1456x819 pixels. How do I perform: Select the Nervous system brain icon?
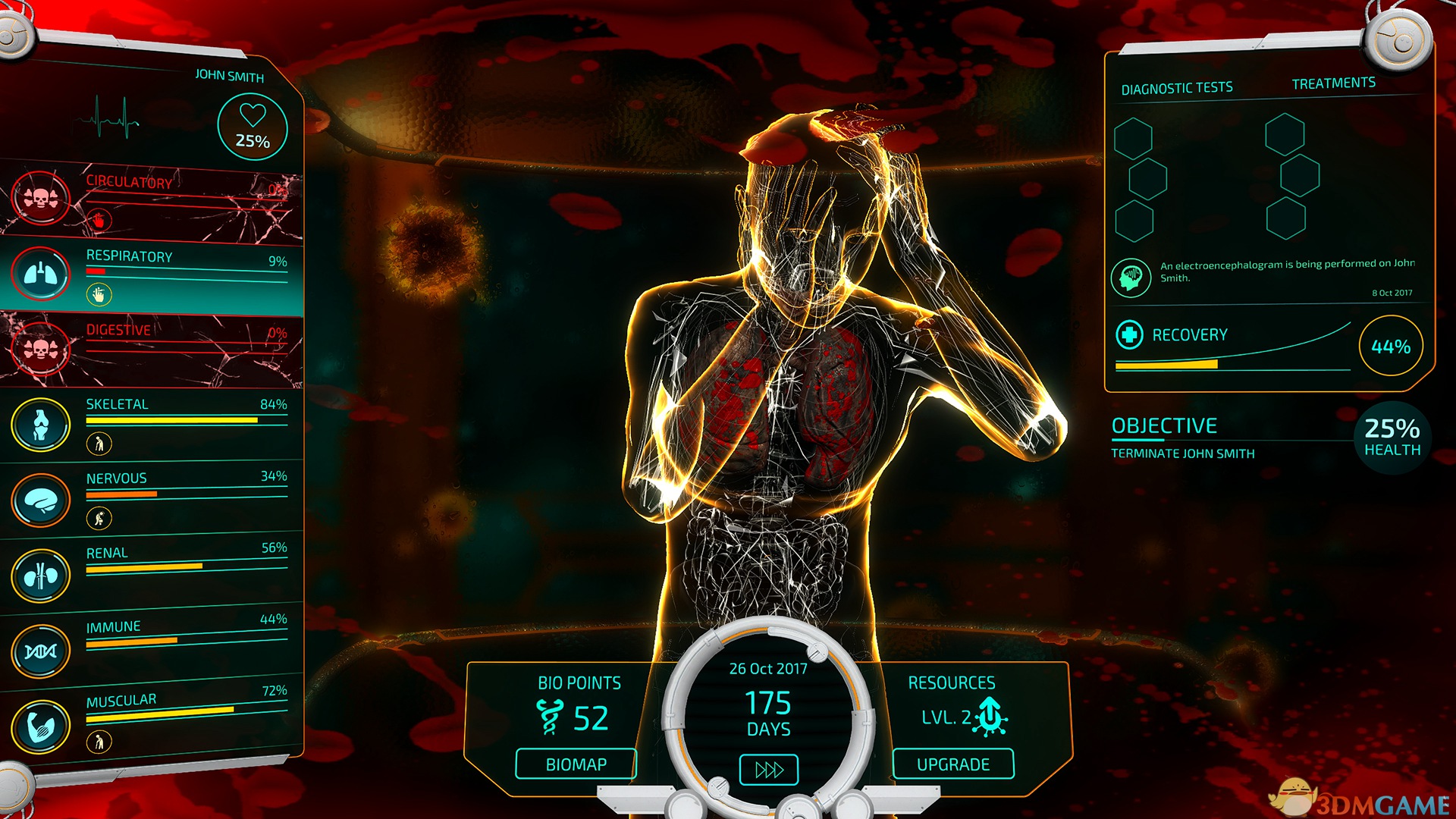click(x=41, y=500)
